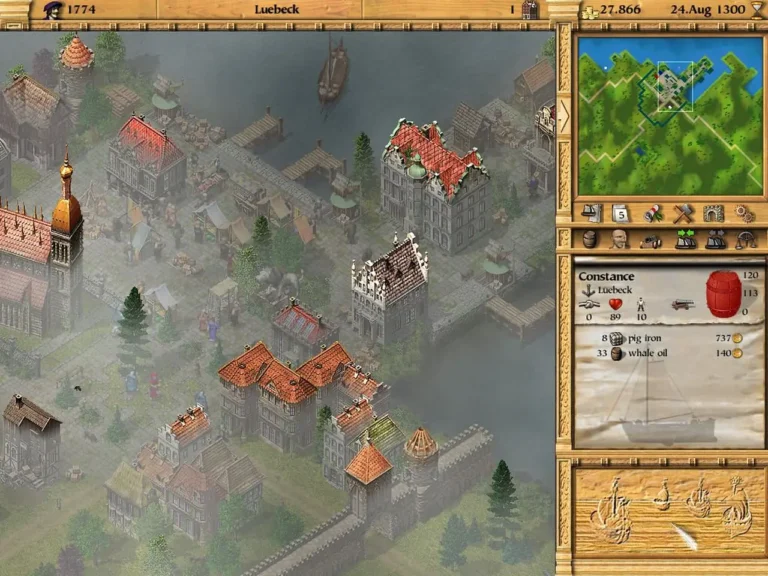This screenshot has width=768, height=576.
Task: Select the cannon weapons icon
Action: [651, 240]
